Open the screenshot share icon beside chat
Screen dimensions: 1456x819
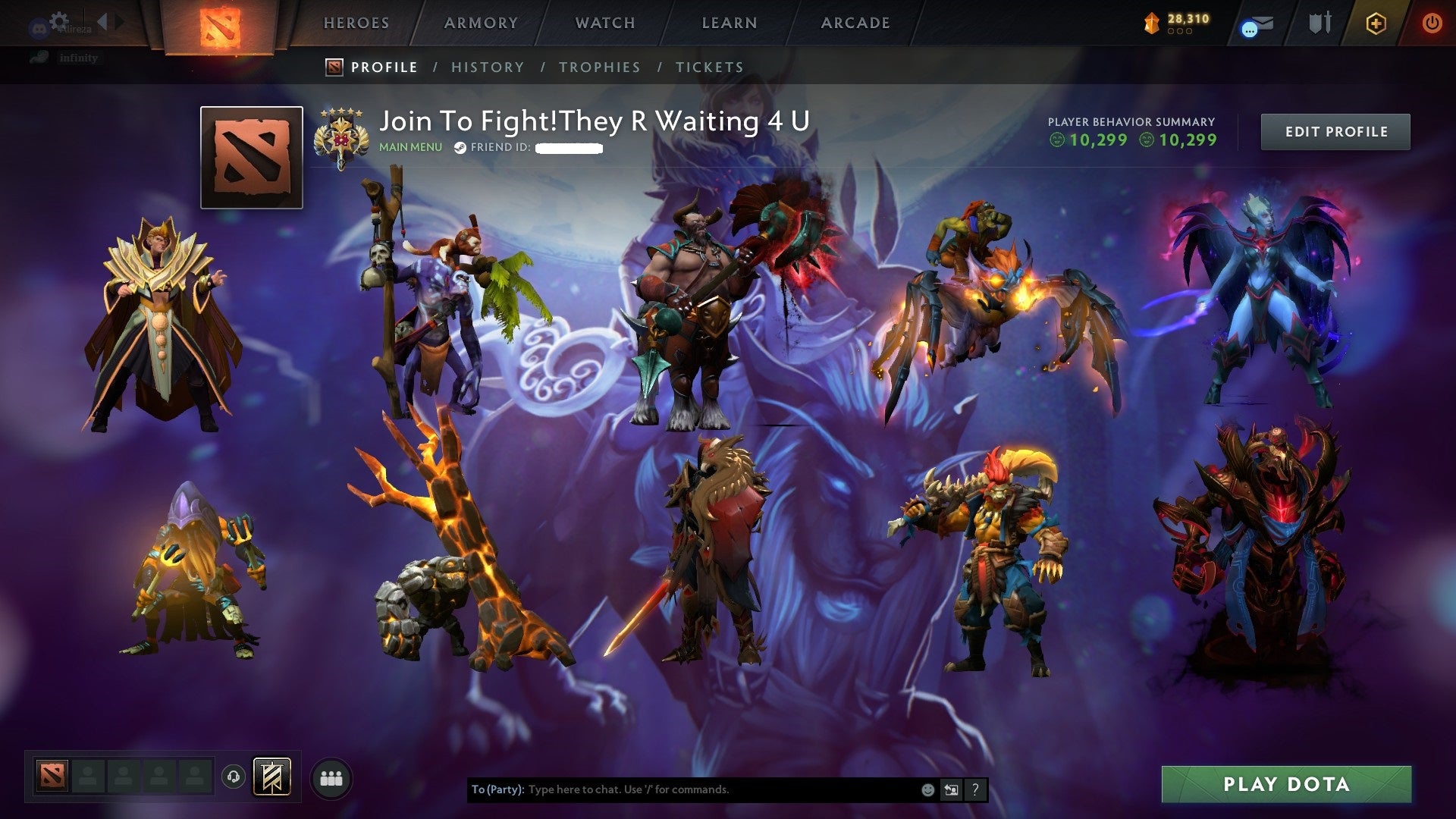pos(951,789)
